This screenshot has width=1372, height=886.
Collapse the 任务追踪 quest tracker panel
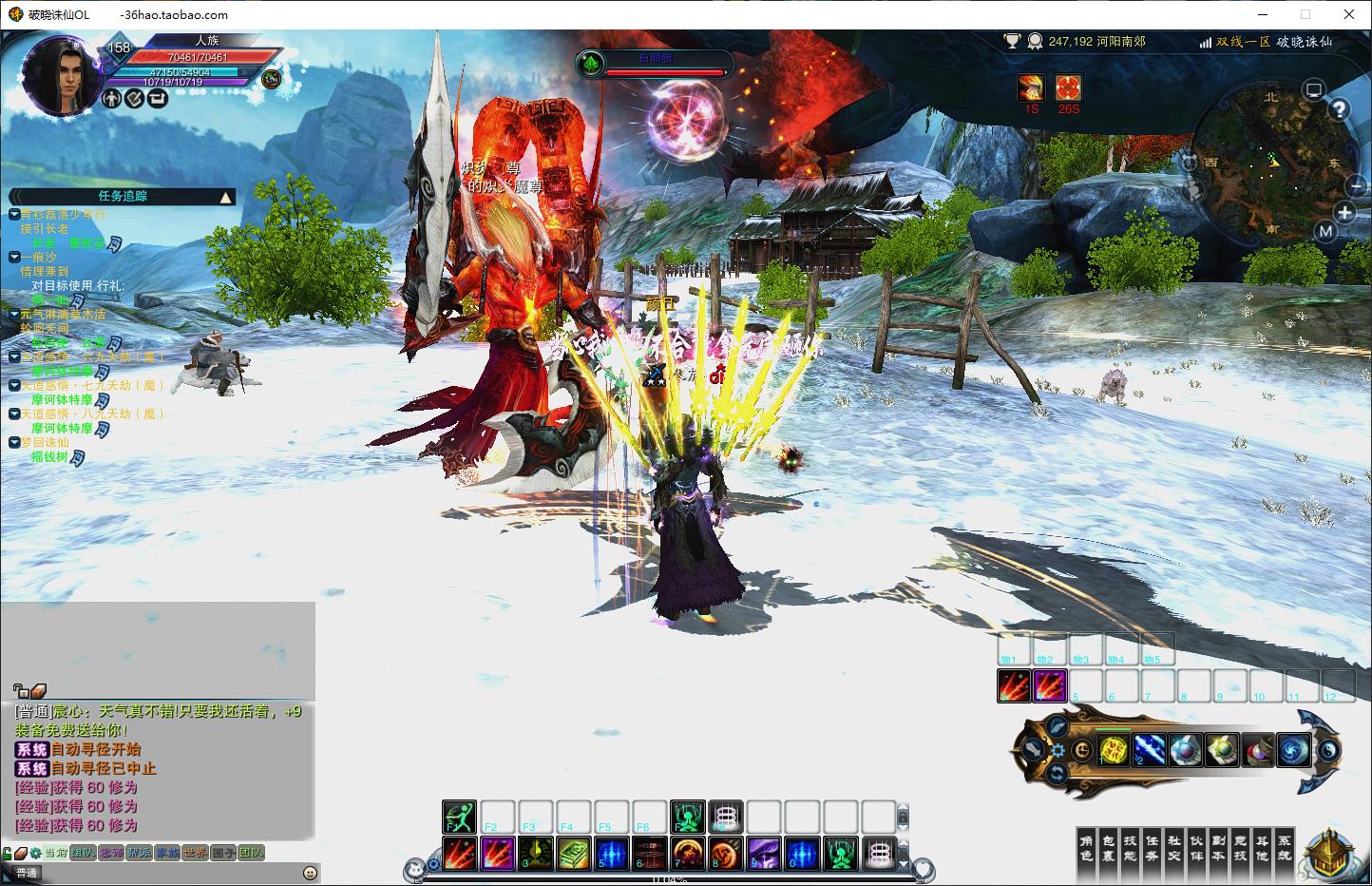click(x=225, y=198)
